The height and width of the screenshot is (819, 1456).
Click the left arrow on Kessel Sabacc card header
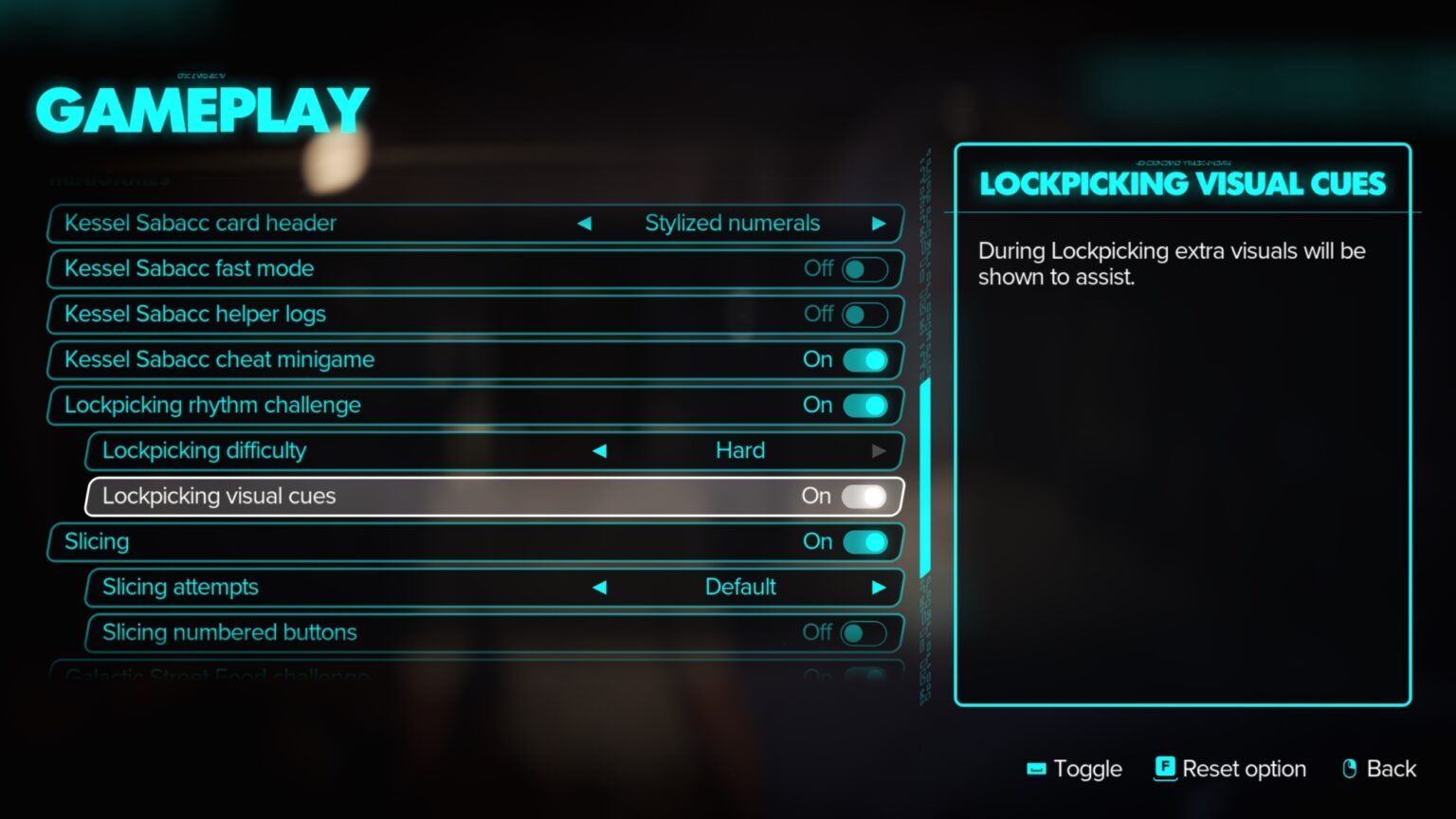pyautogui.click(x=585, y=224)
